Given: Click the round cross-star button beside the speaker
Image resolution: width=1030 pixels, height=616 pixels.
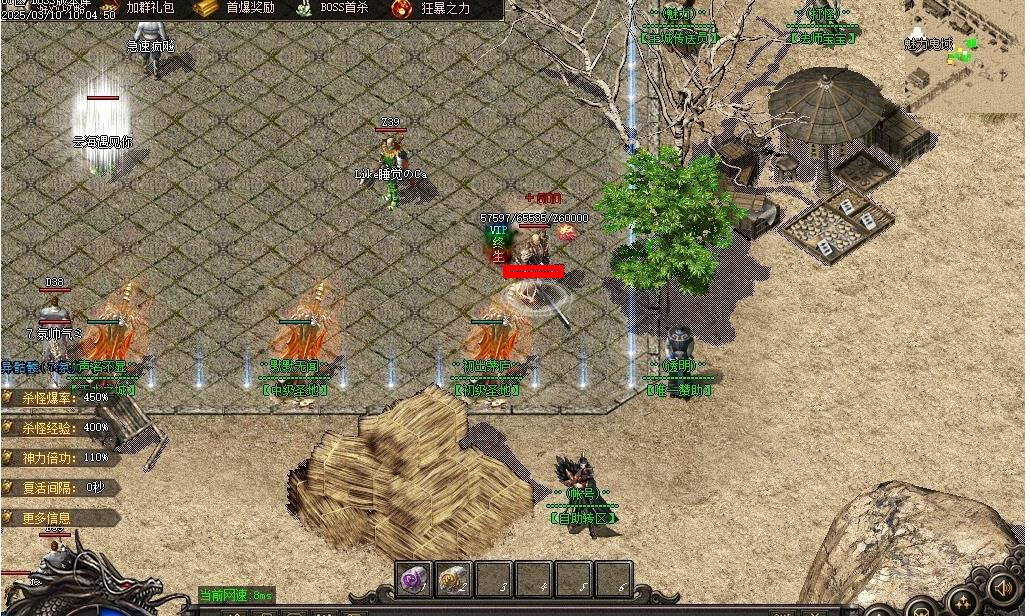Looking at the screenshot, I should tap(962, 603).
